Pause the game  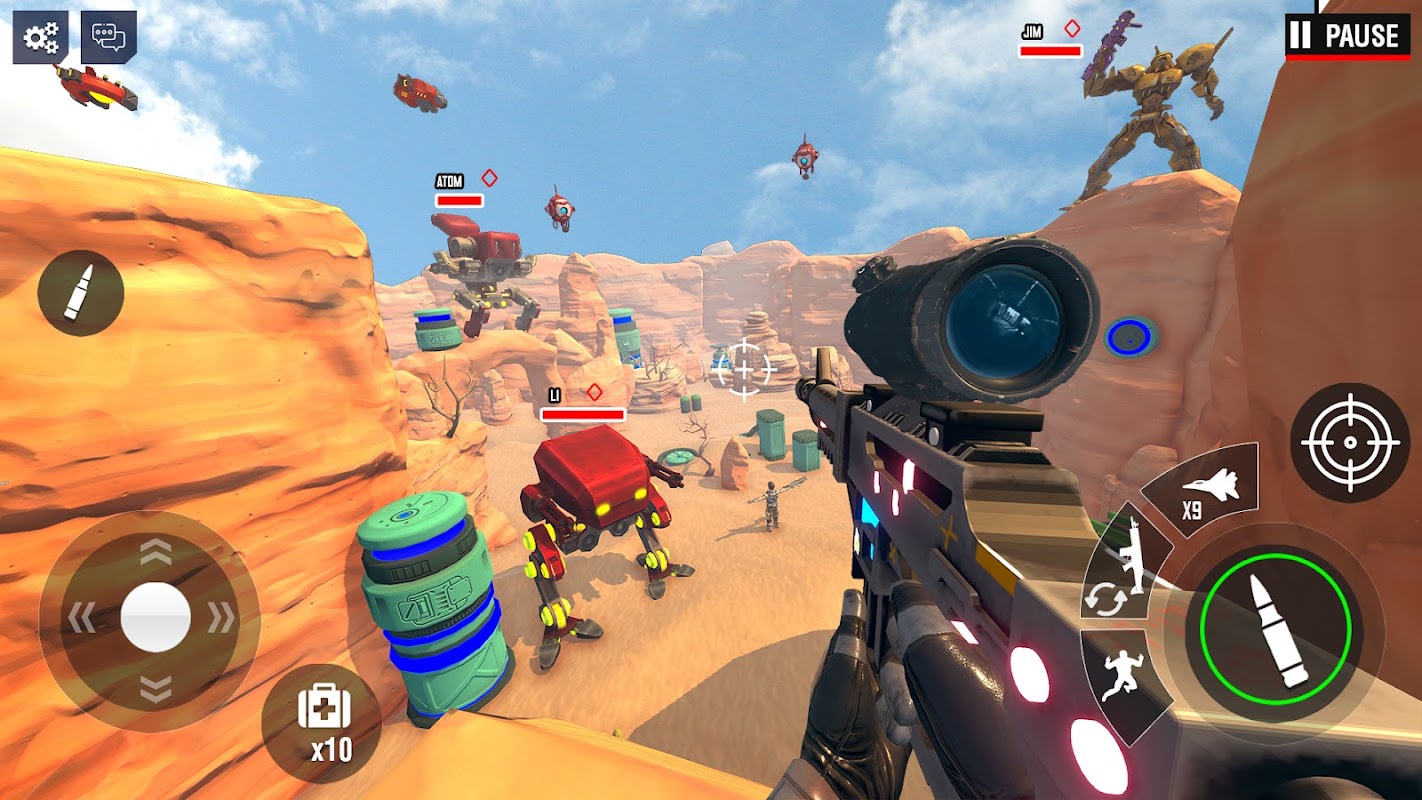coord(1347,37)
